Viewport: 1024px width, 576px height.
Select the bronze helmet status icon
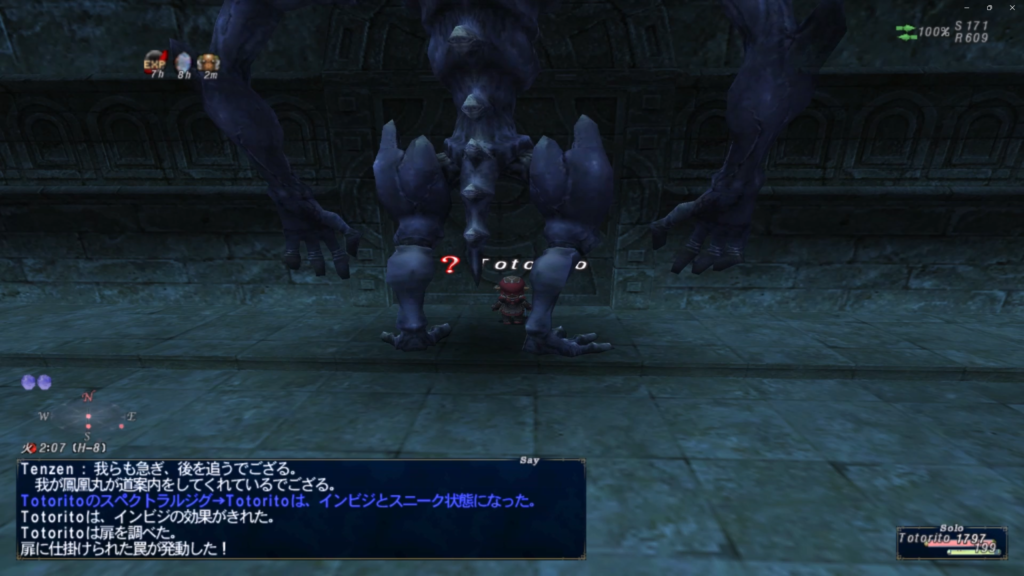click(x=208, y=63)
